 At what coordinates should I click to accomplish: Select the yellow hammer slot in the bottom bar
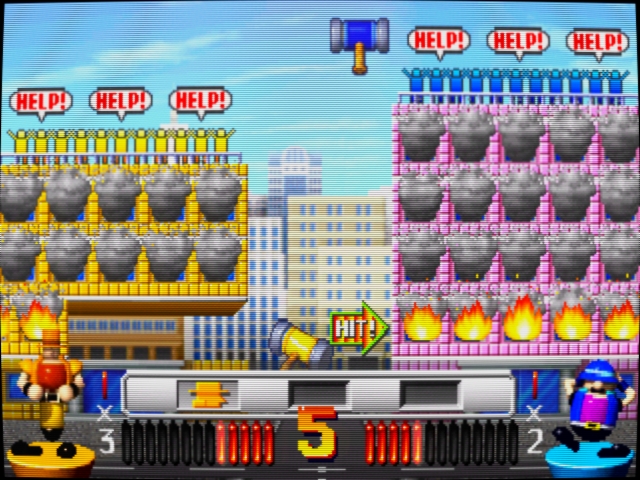pos(208,393)
